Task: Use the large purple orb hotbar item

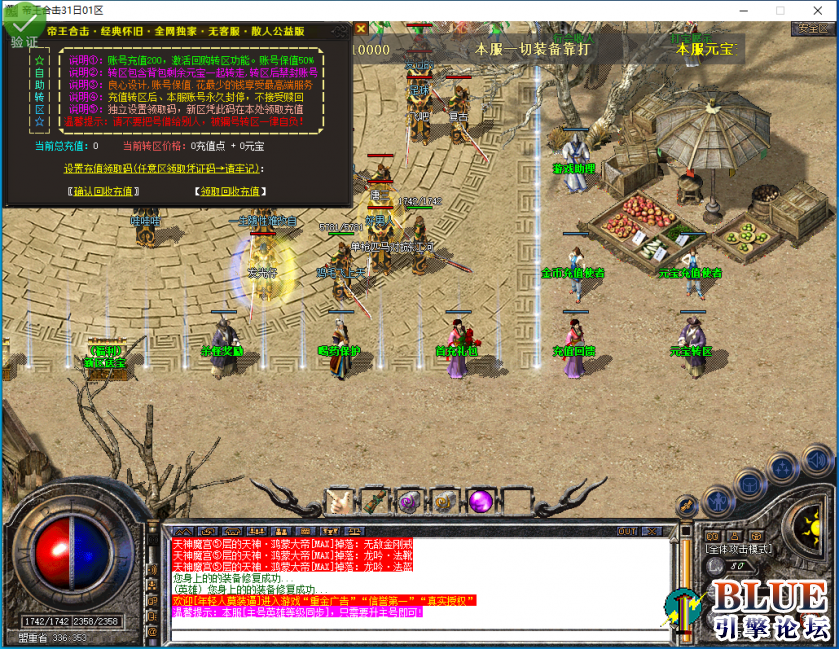Action: pyautogui.click(x=481, y=499)
